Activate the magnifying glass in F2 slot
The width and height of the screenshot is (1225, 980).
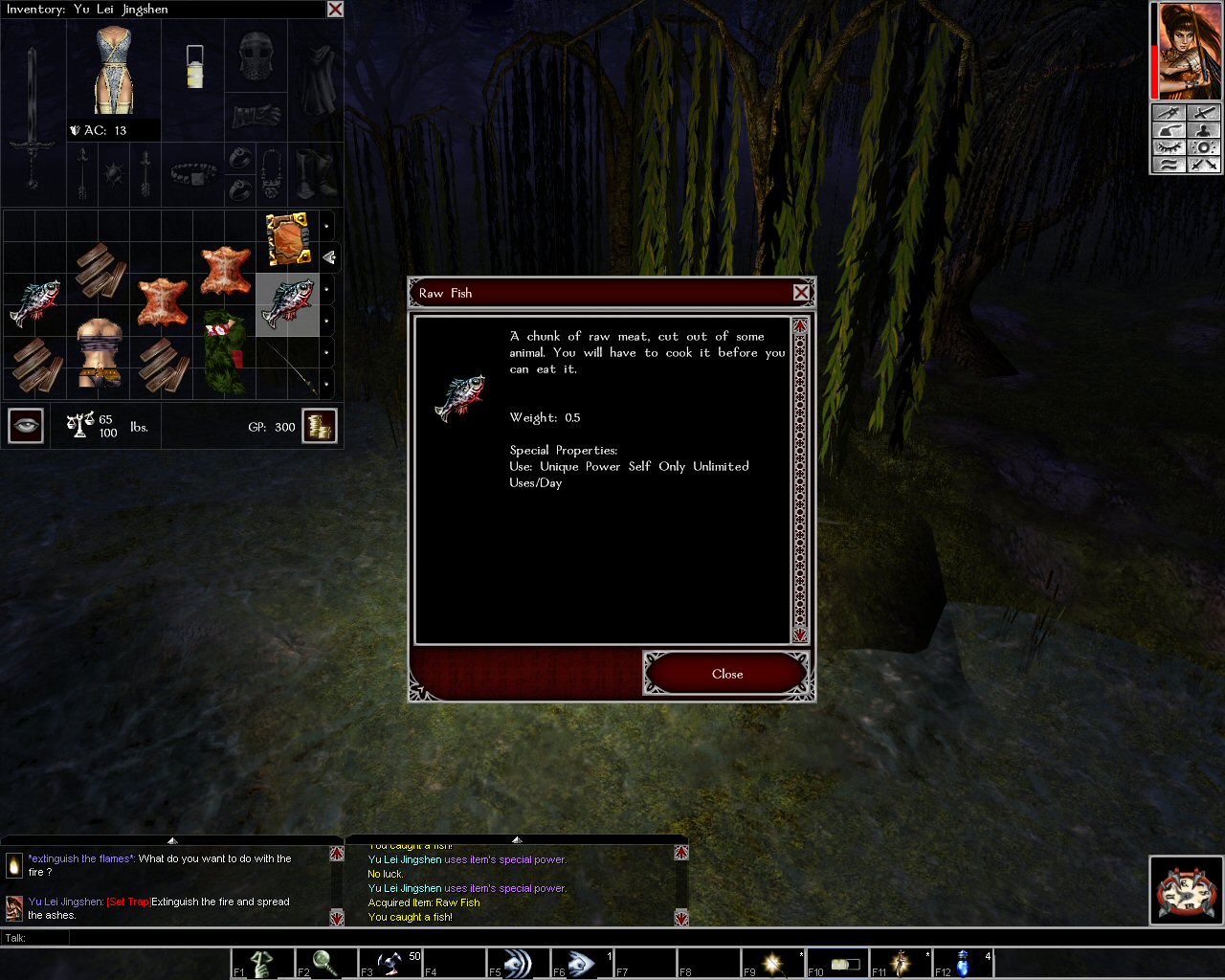point(325,962)
